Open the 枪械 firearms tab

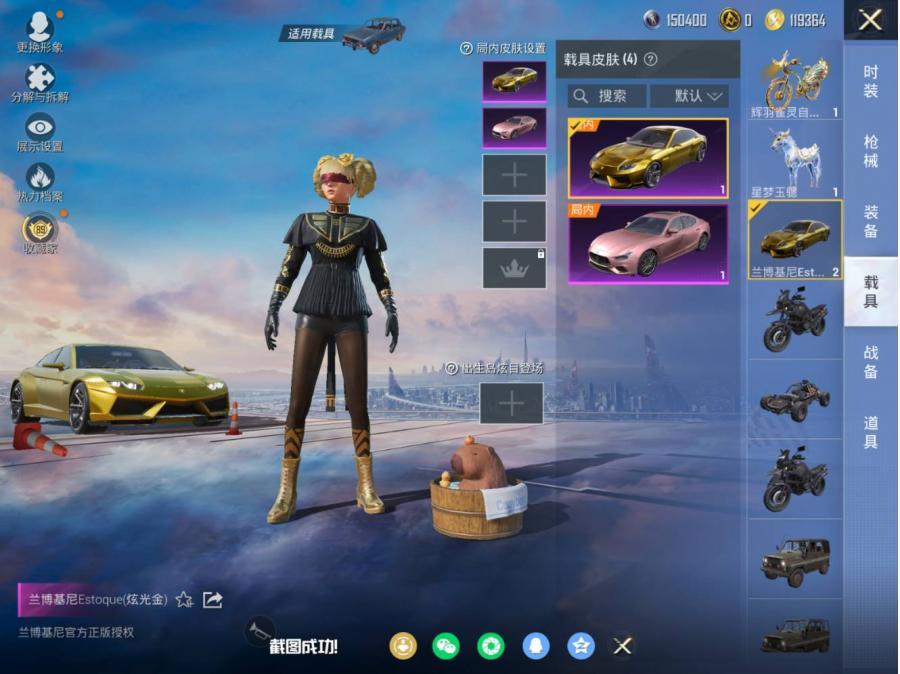pos(871,152)
